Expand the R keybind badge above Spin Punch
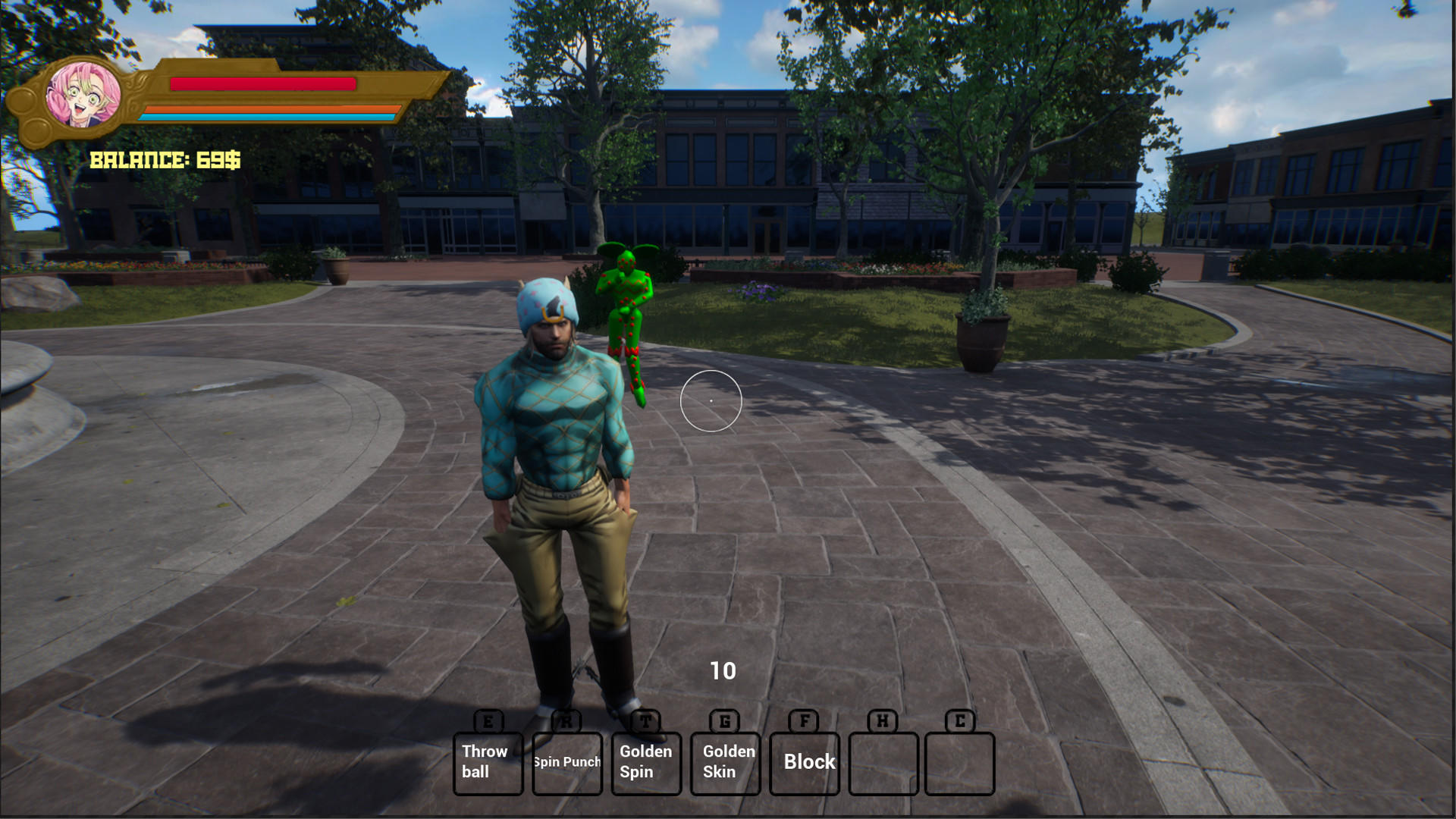The height and width of the screenshot is (819, 1456). (x=566, y=721)
